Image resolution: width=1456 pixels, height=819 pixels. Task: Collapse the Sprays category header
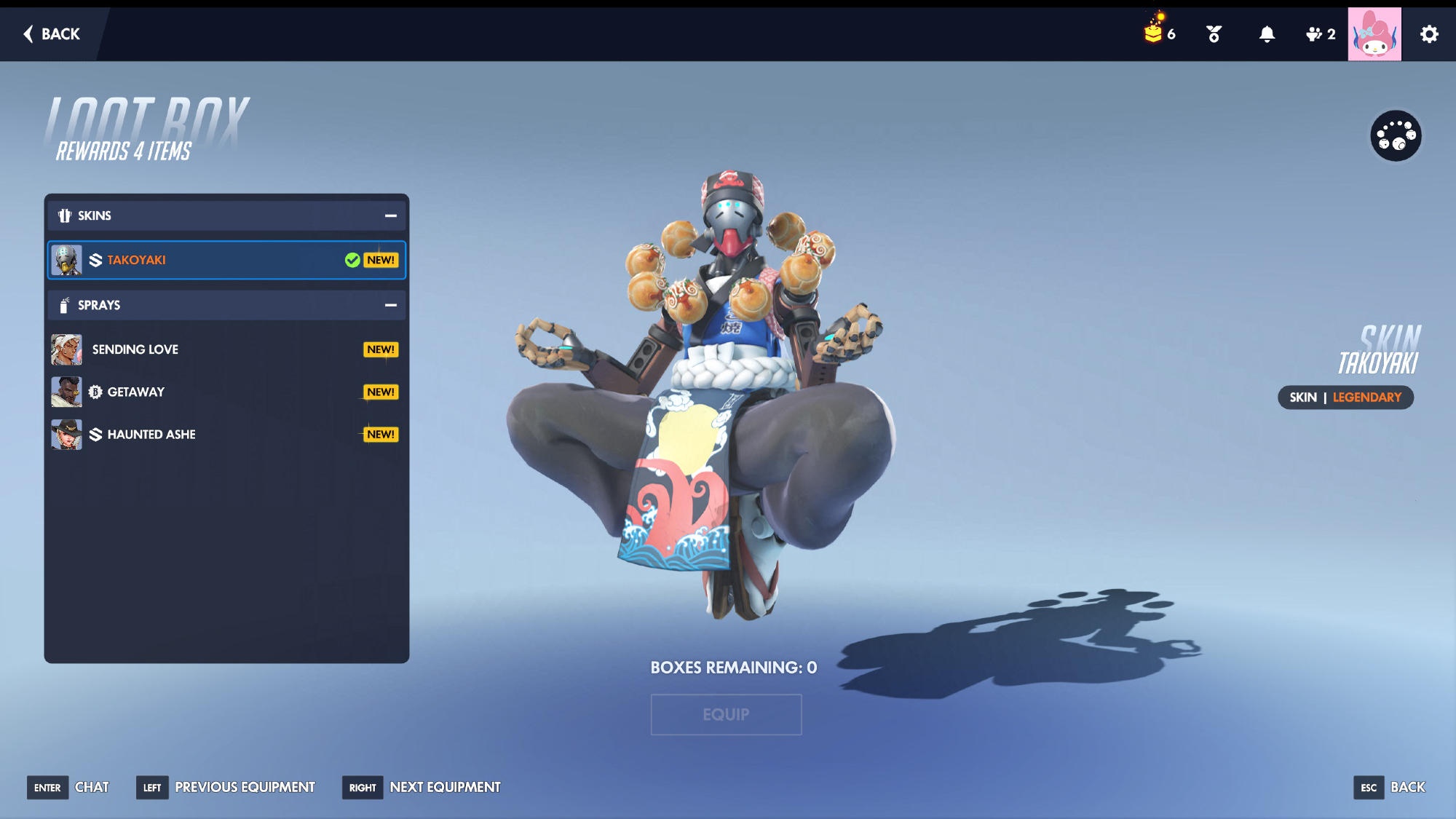[390, 305]
